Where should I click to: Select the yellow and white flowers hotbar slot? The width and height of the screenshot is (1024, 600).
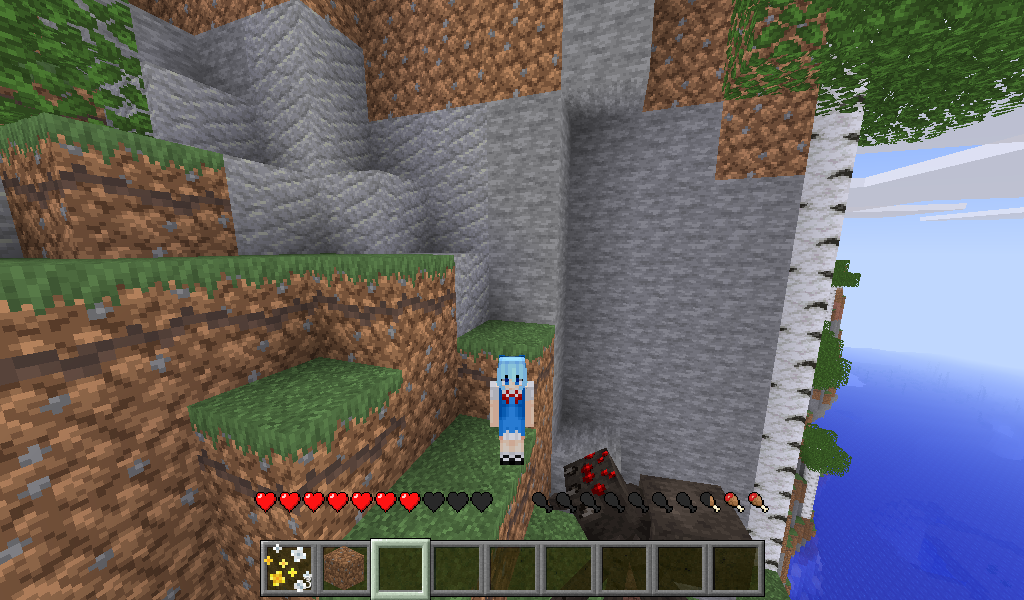click(288, 568)
